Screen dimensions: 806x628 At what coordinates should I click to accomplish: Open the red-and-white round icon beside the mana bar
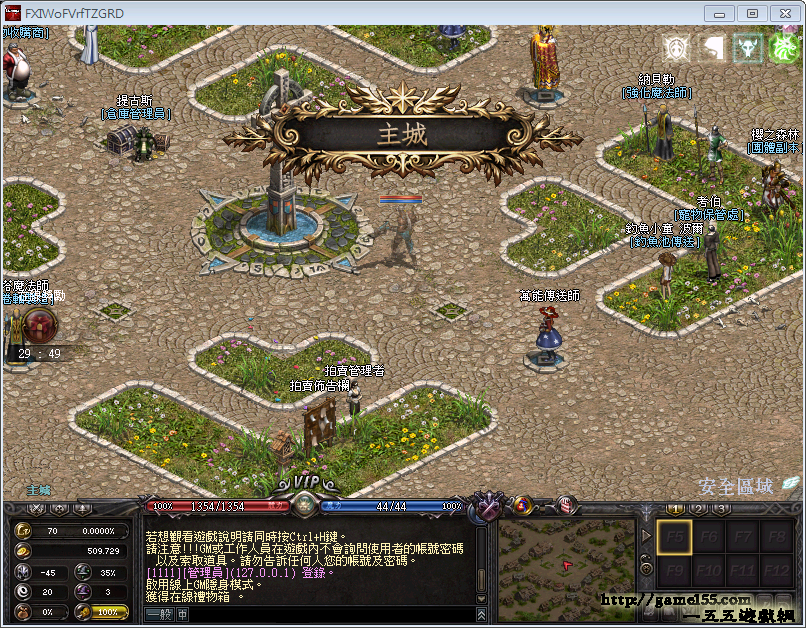coord(567,505)
